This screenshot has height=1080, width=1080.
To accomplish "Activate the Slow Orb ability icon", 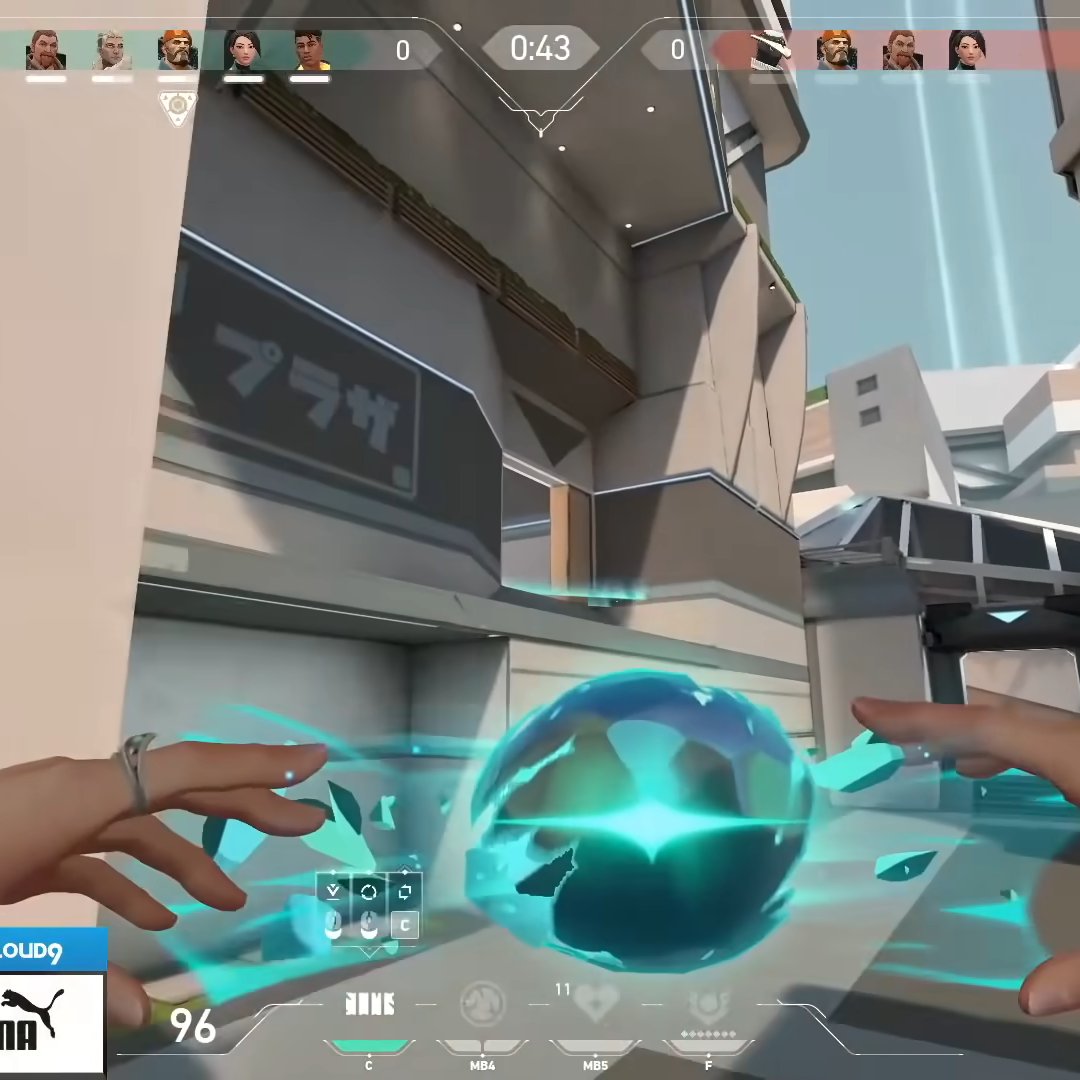I will click(483, 1002).
